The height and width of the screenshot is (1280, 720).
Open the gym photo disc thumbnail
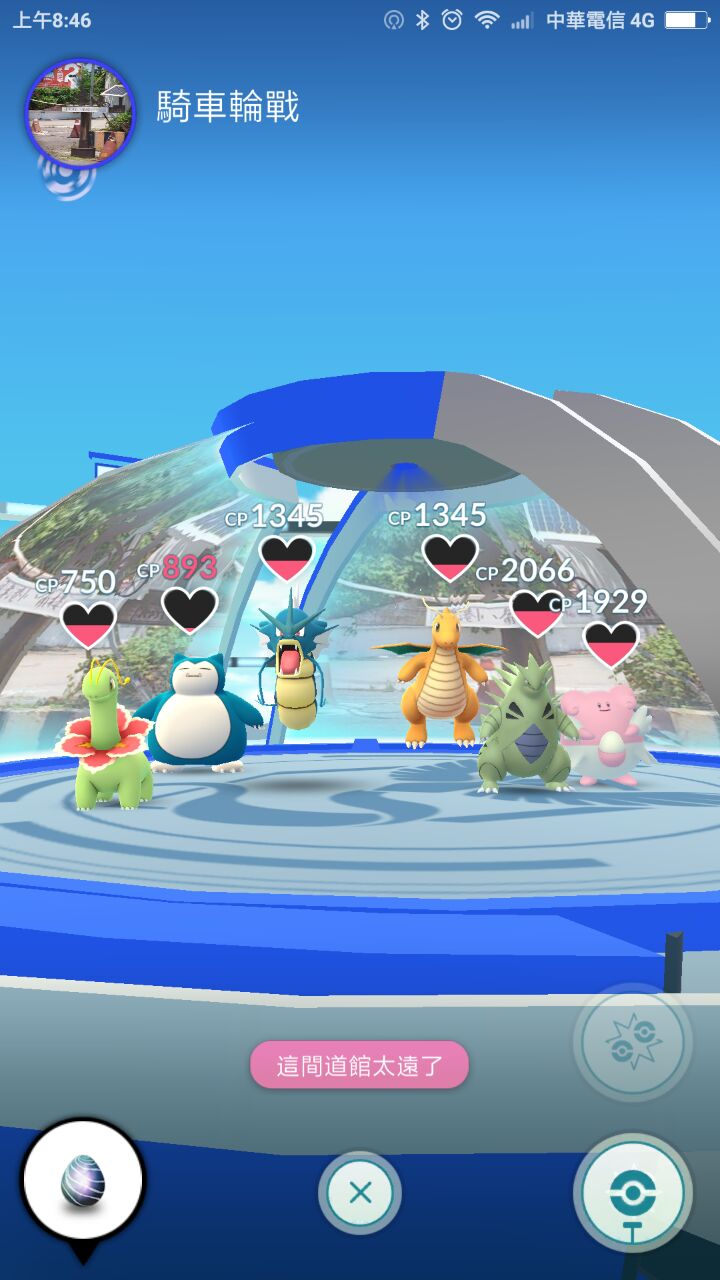[x=79, y=112]
